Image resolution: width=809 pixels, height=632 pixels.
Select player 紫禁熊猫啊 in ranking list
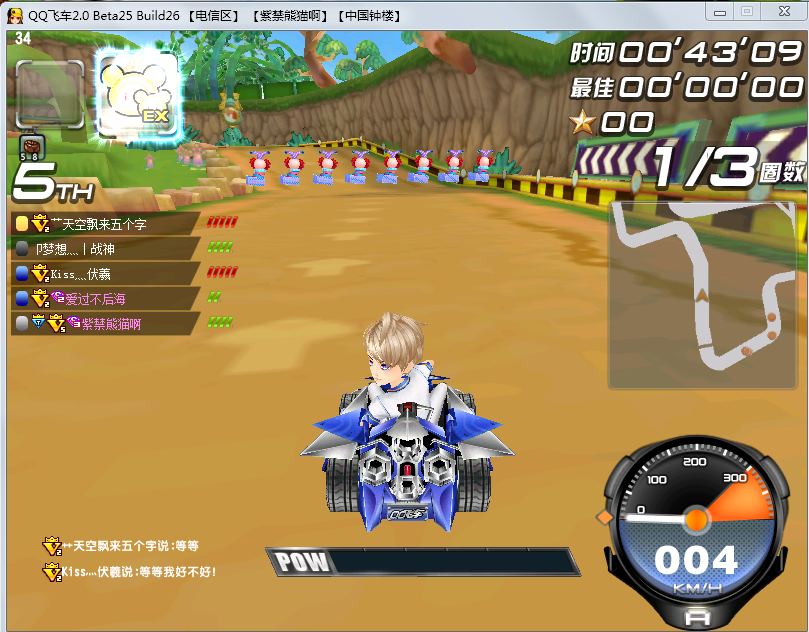[x=110, y=323]
